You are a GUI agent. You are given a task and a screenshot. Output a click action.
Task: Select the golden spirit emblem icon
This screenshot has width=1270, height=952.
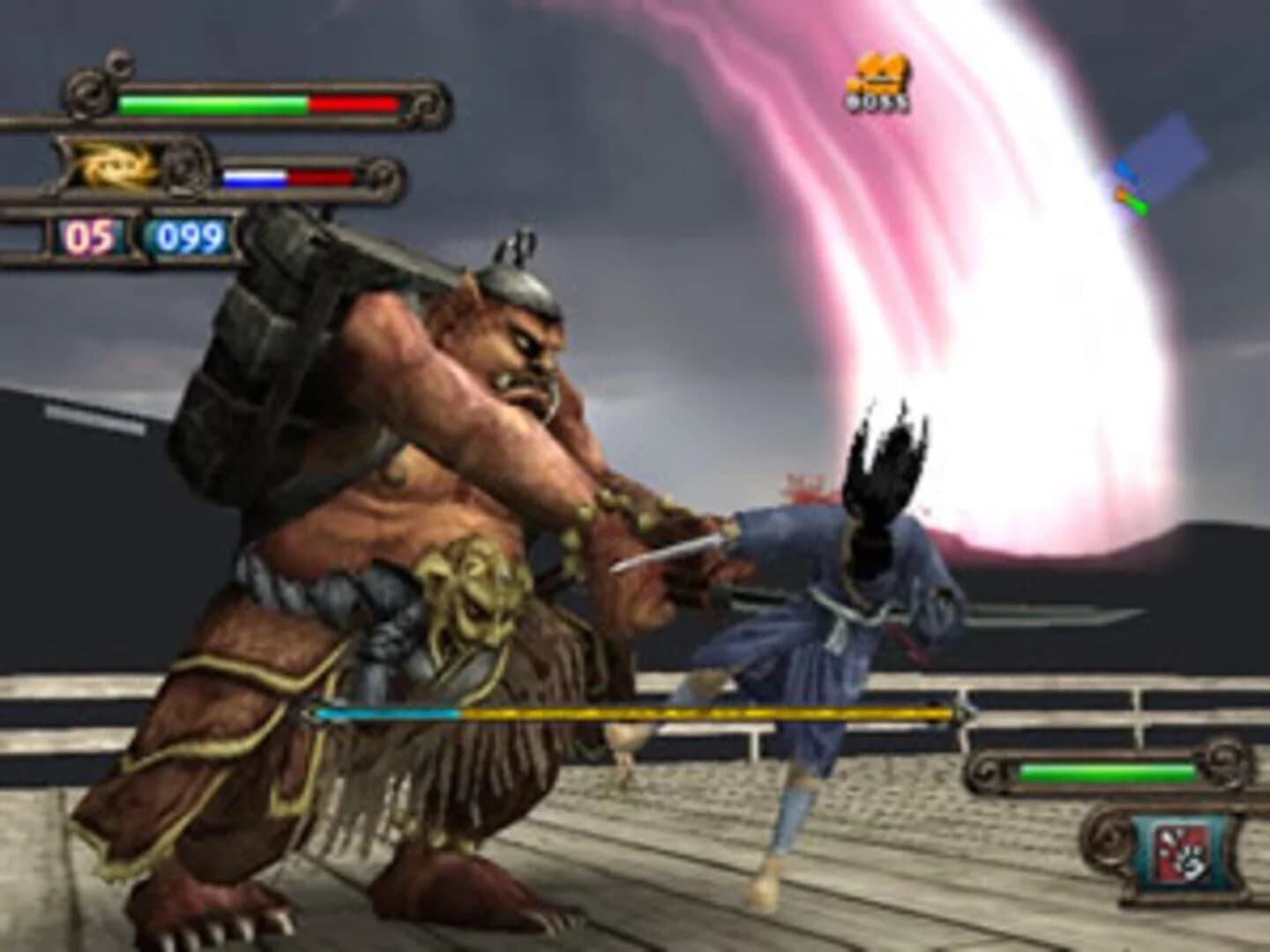[x=110, y=167]
